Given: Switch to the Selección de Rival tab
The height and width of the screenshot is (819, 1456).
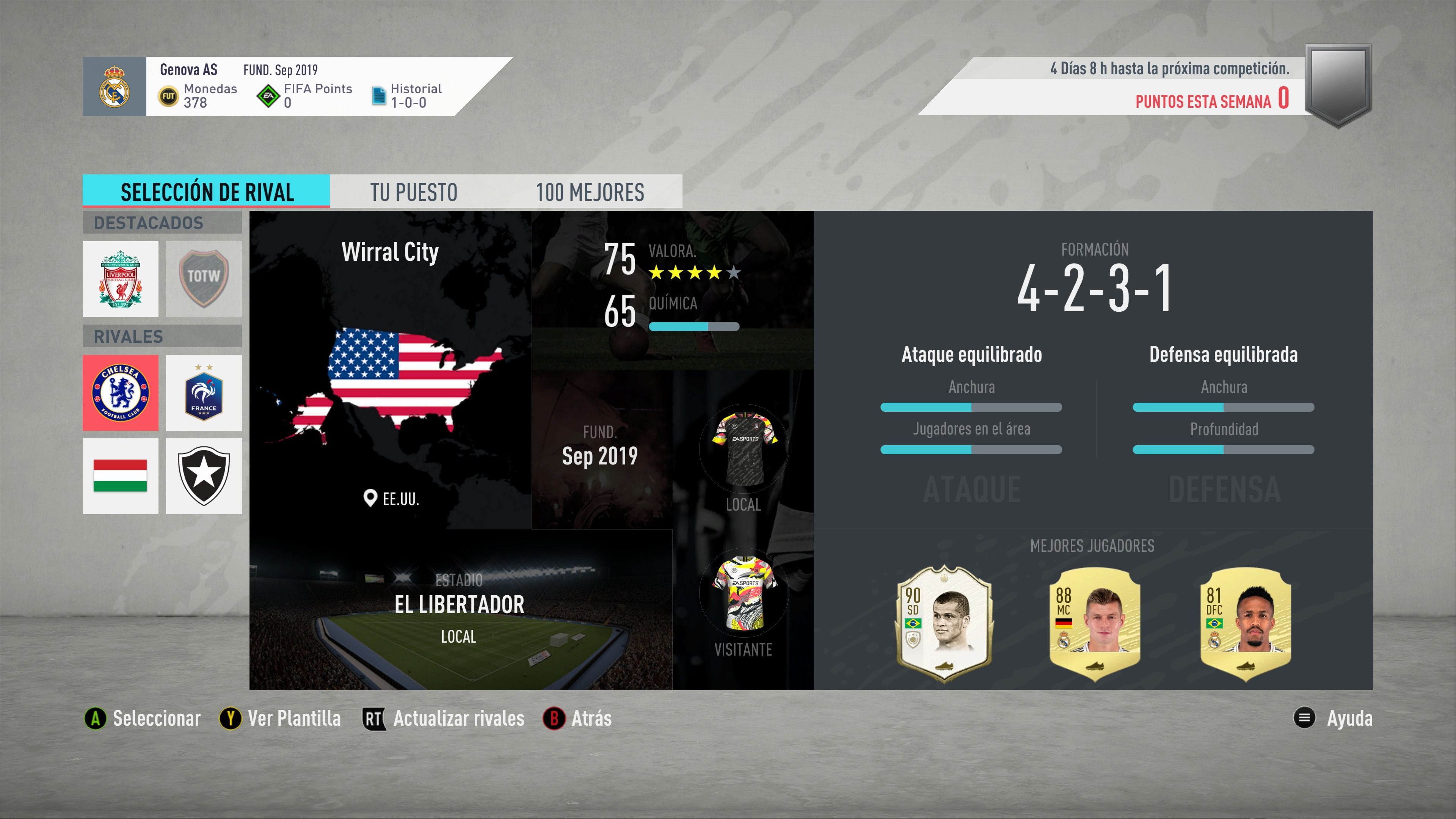Looking at the screenshot, I should [206, 191].
